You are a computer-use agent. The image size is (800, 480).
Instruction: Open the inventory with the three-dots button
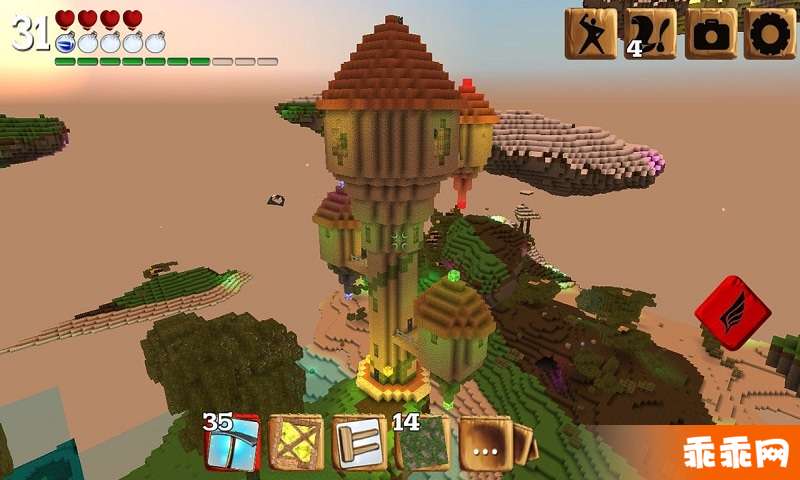486,444
